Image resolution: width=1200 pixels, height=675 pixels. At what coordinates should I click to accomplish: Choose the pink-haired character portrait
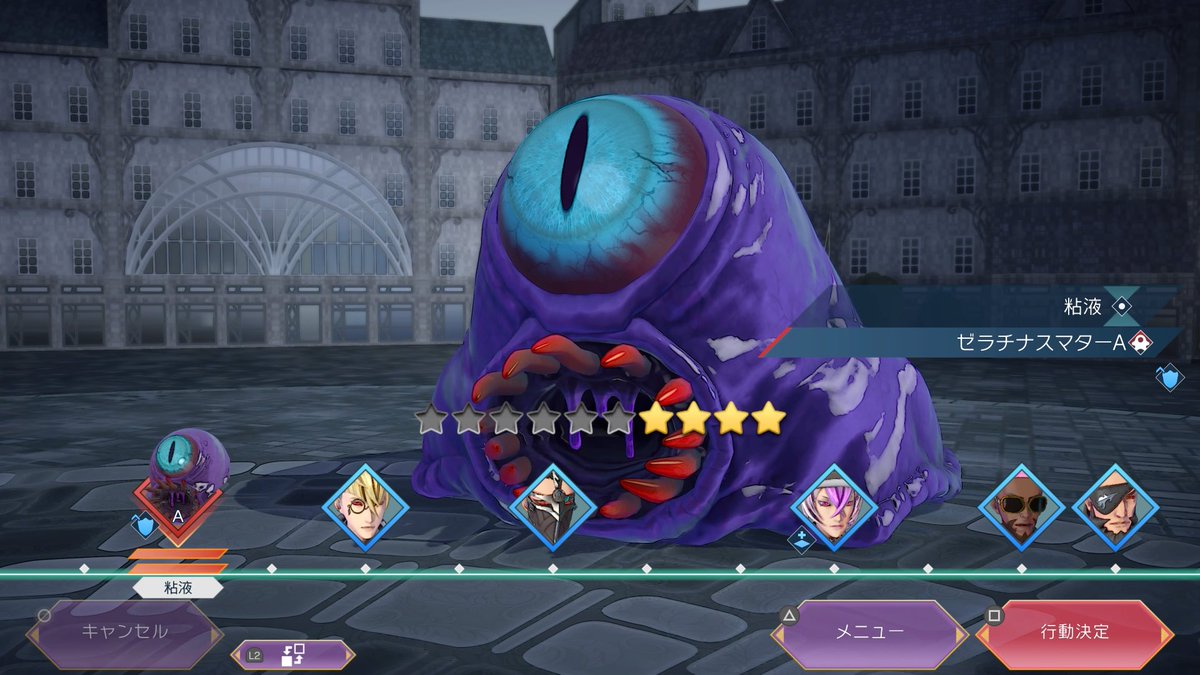point(833,507)
